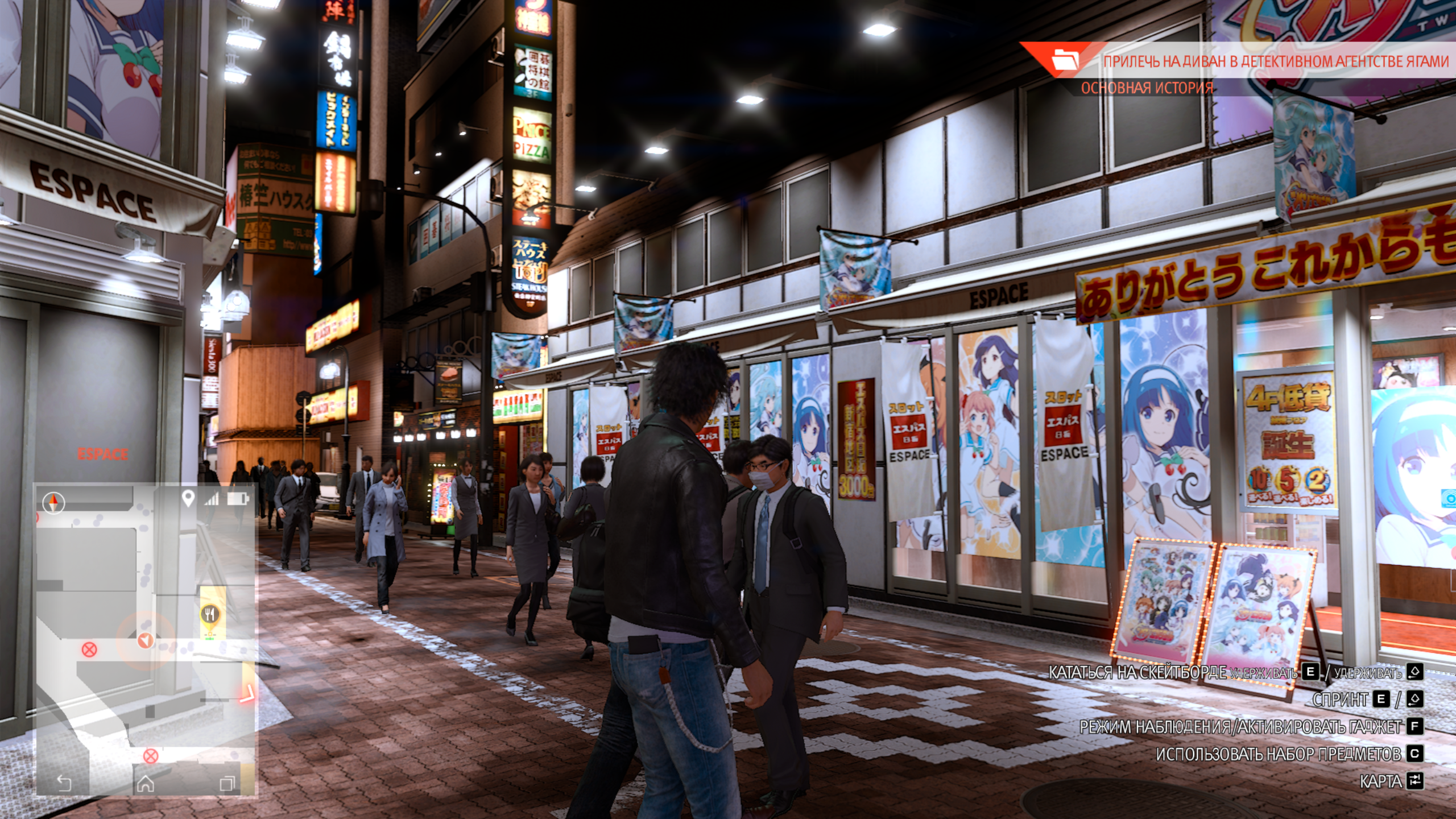The image size is (1456, 819).
Task: Open the main story objective tracker
Action: coord(1147,88)
